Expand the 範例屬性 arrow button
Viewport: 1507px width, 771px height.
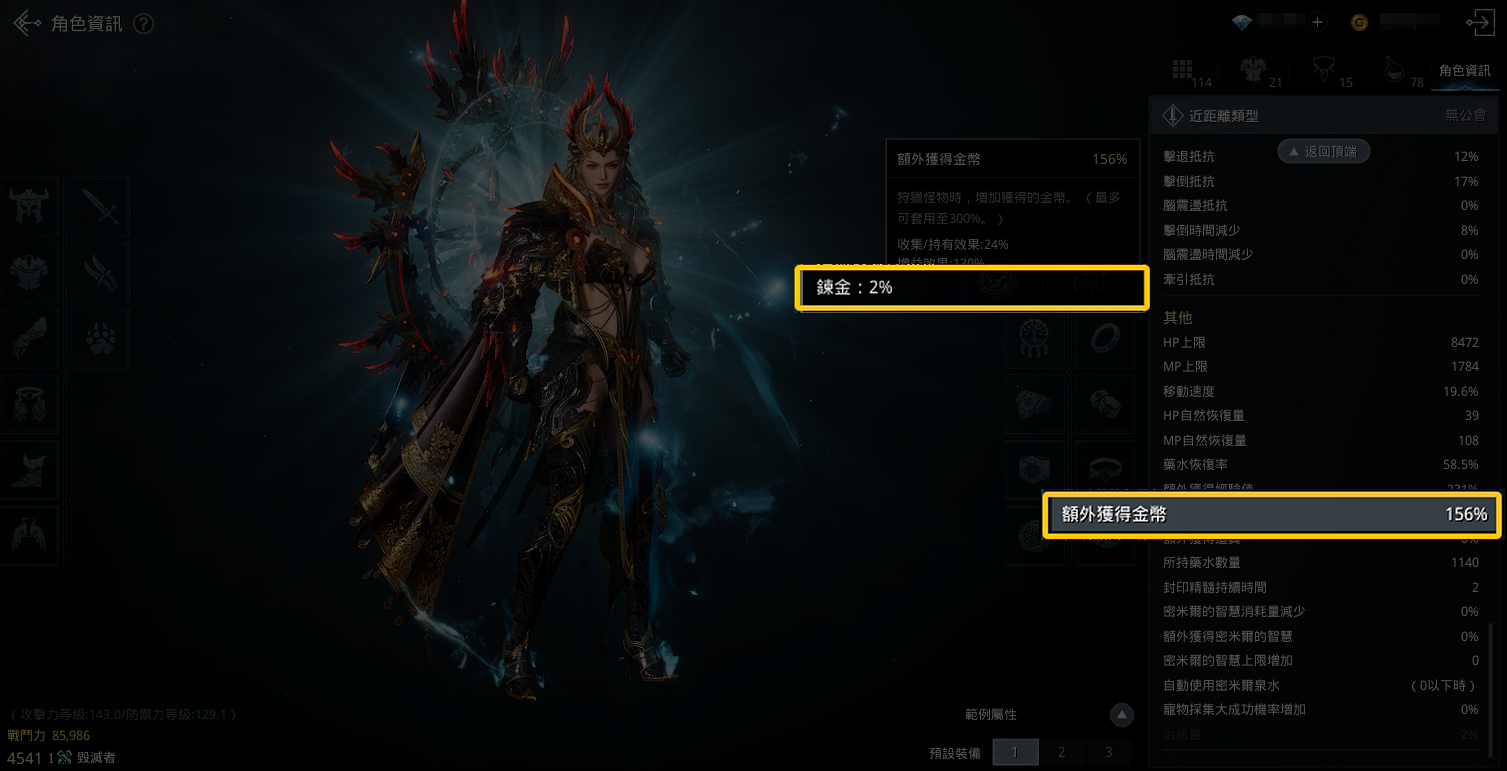tap(1122, 715)
